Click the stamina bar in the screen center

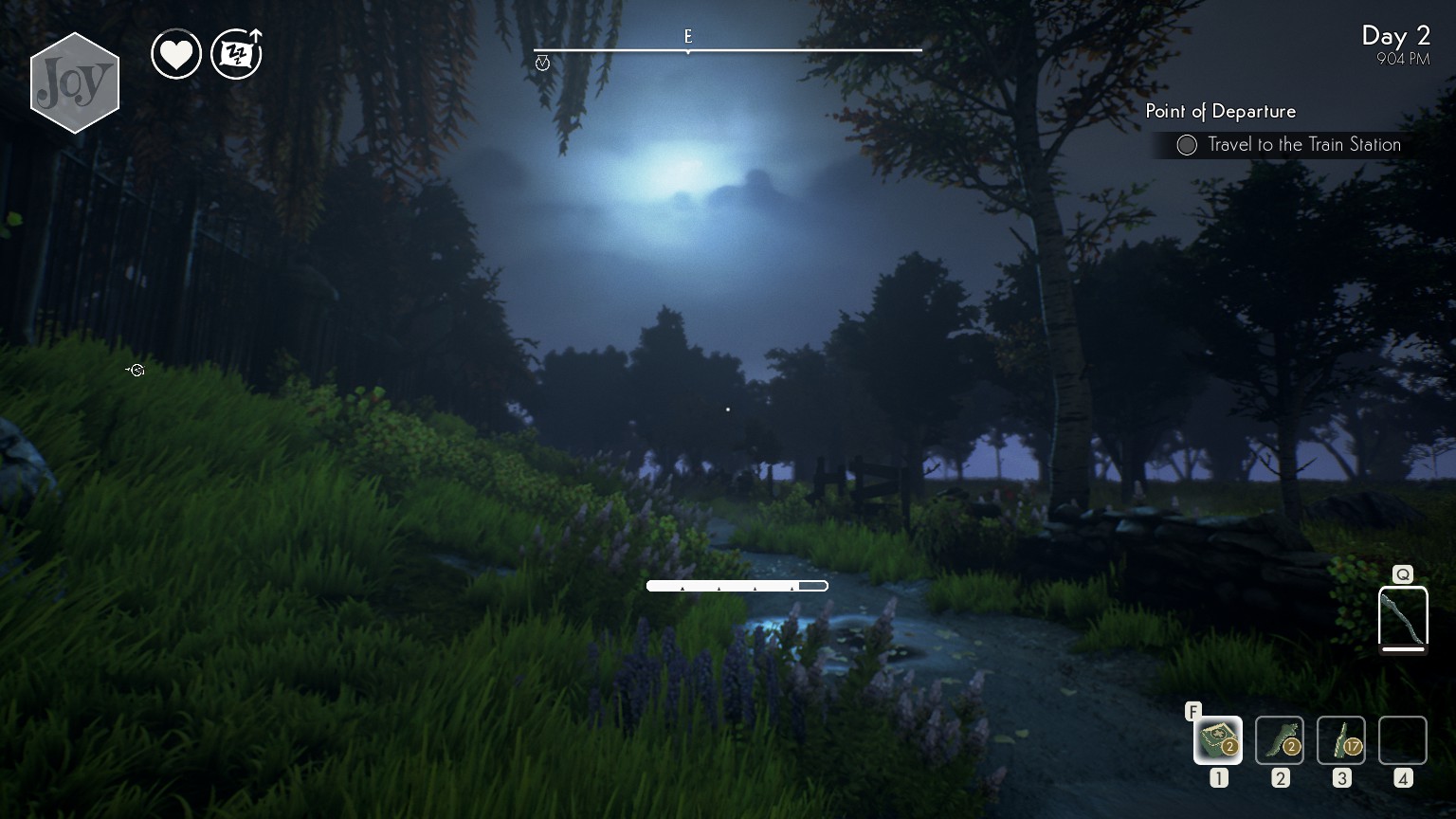(x=737, y=585)
